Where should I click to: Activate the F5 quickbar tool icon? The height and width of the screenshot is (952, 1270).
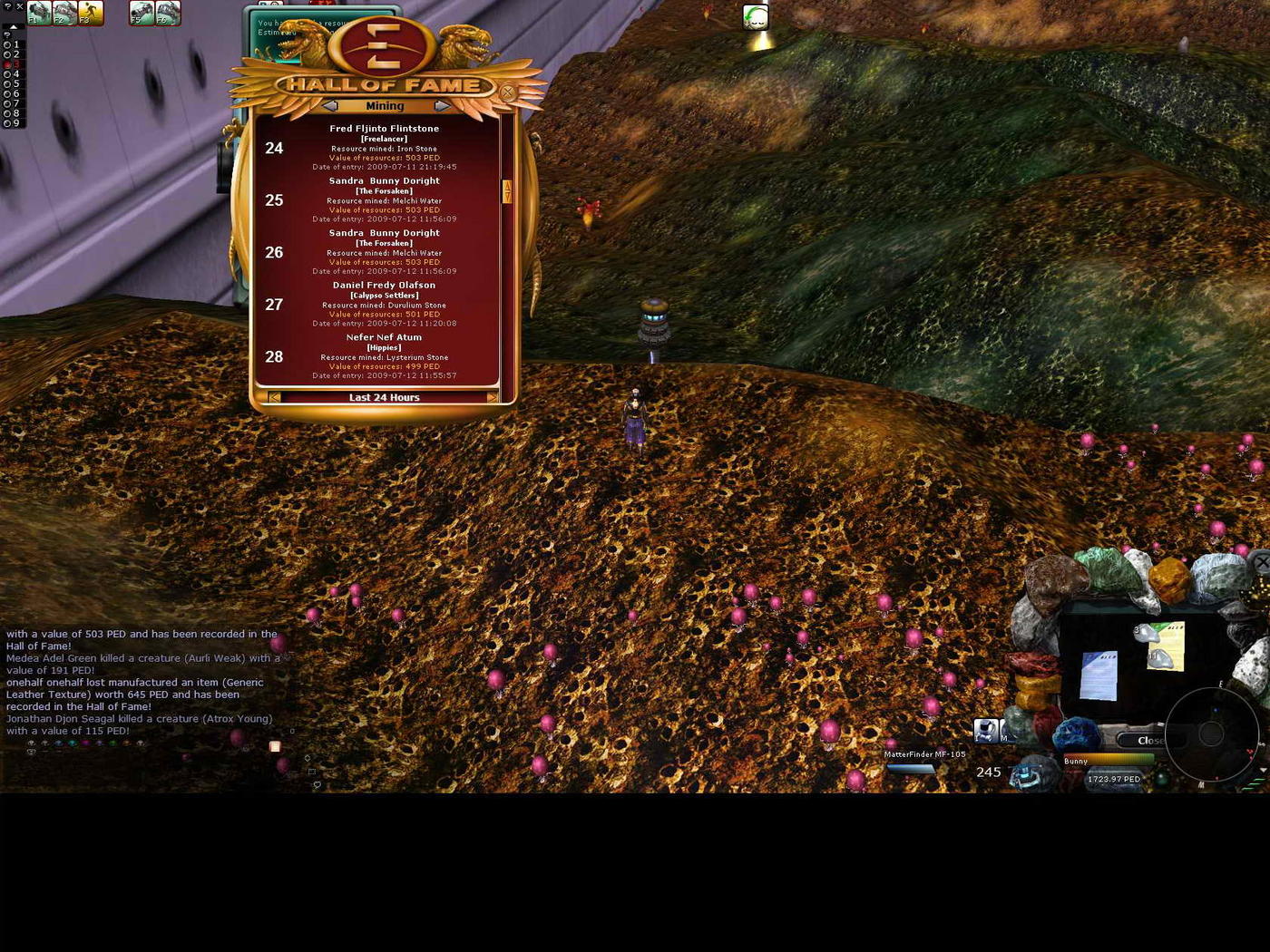(x=142, y=13)
